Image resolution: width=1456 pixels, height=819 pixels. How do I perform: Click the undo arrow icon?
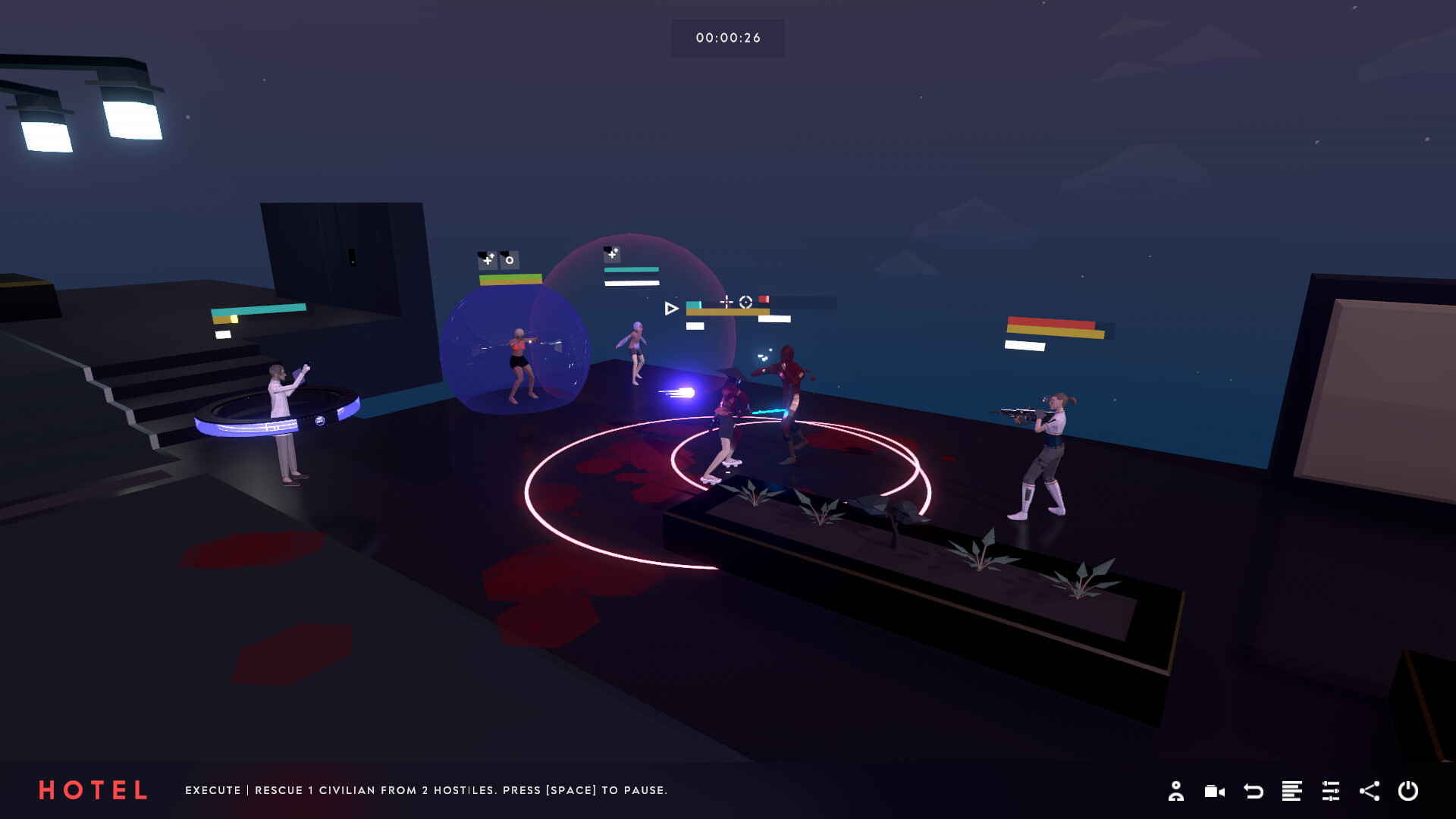tap(1254, 791)
